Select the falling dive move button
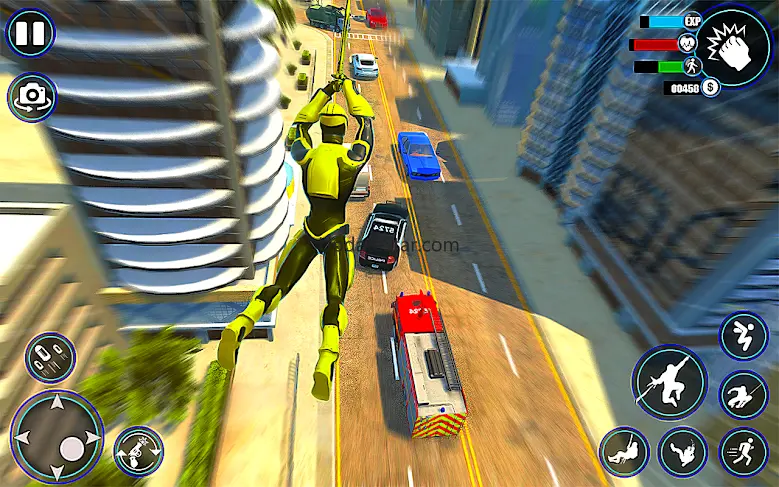This screenshot has height=487, width=779. (684, 452)
